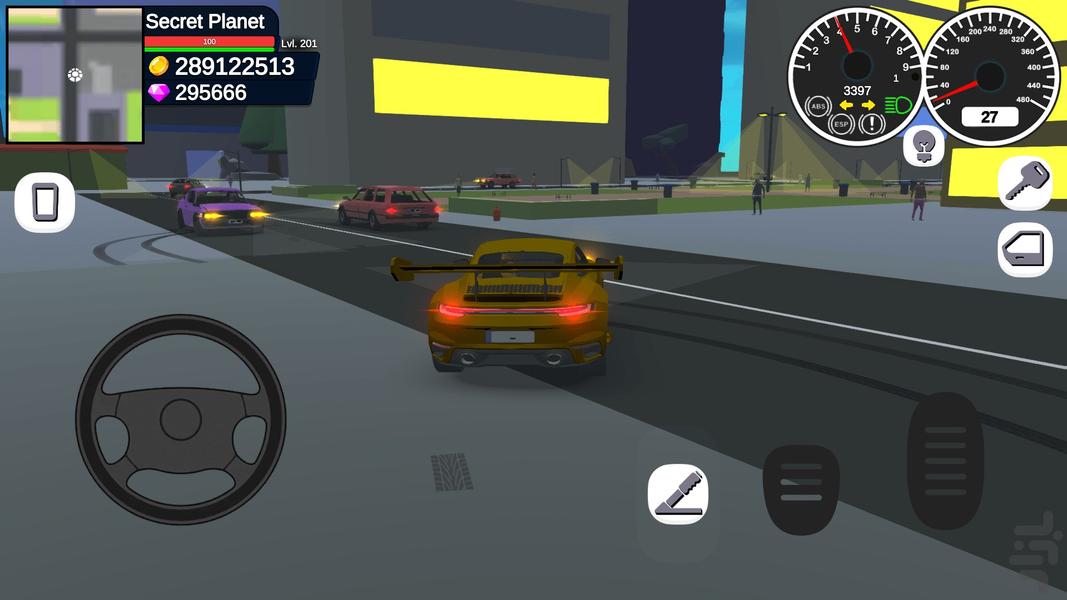Open the car door button

pyautogui.click(x=1025, y=250)
